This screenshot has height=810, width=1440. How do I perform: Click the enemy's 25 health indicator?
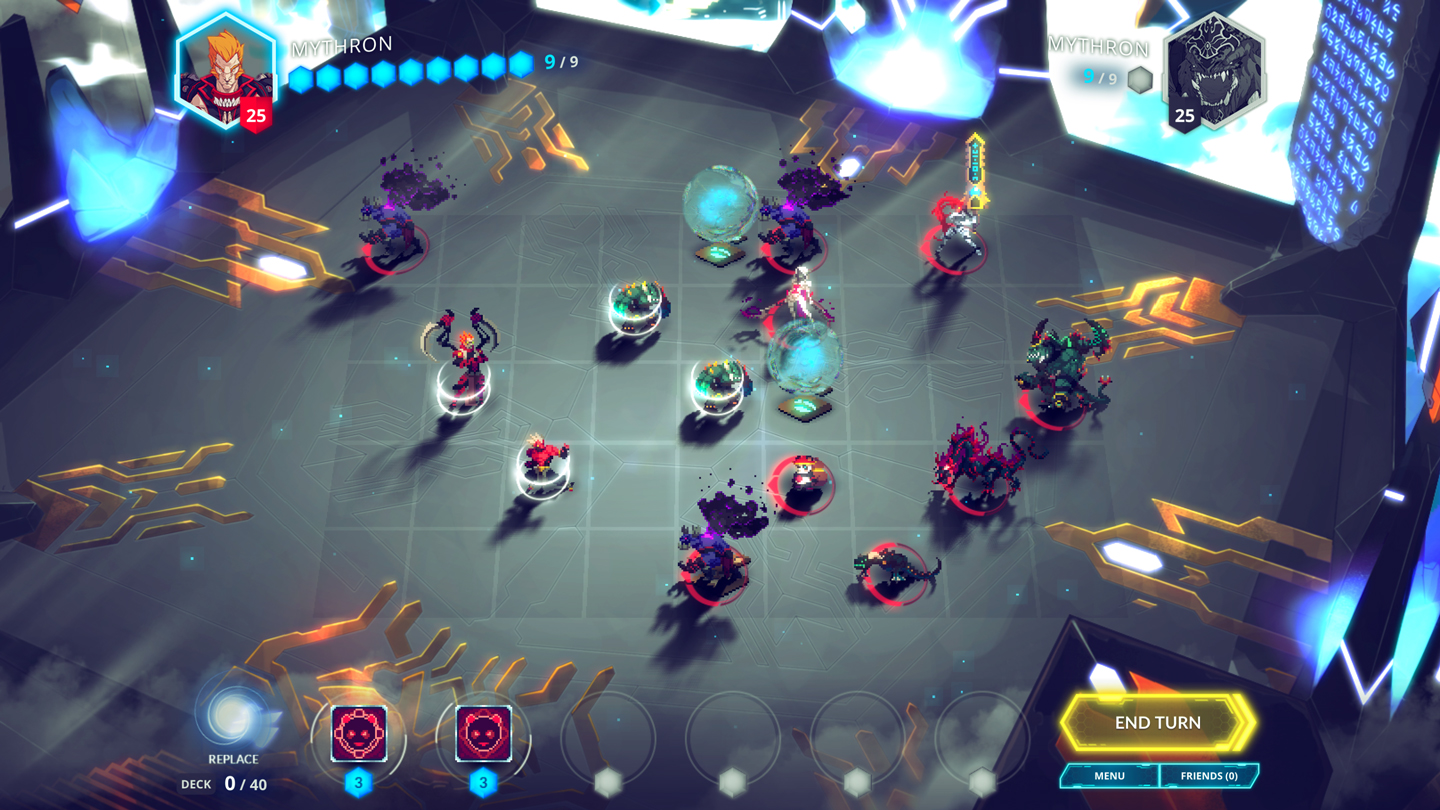pyautogui.click(x=1184, y=117)
